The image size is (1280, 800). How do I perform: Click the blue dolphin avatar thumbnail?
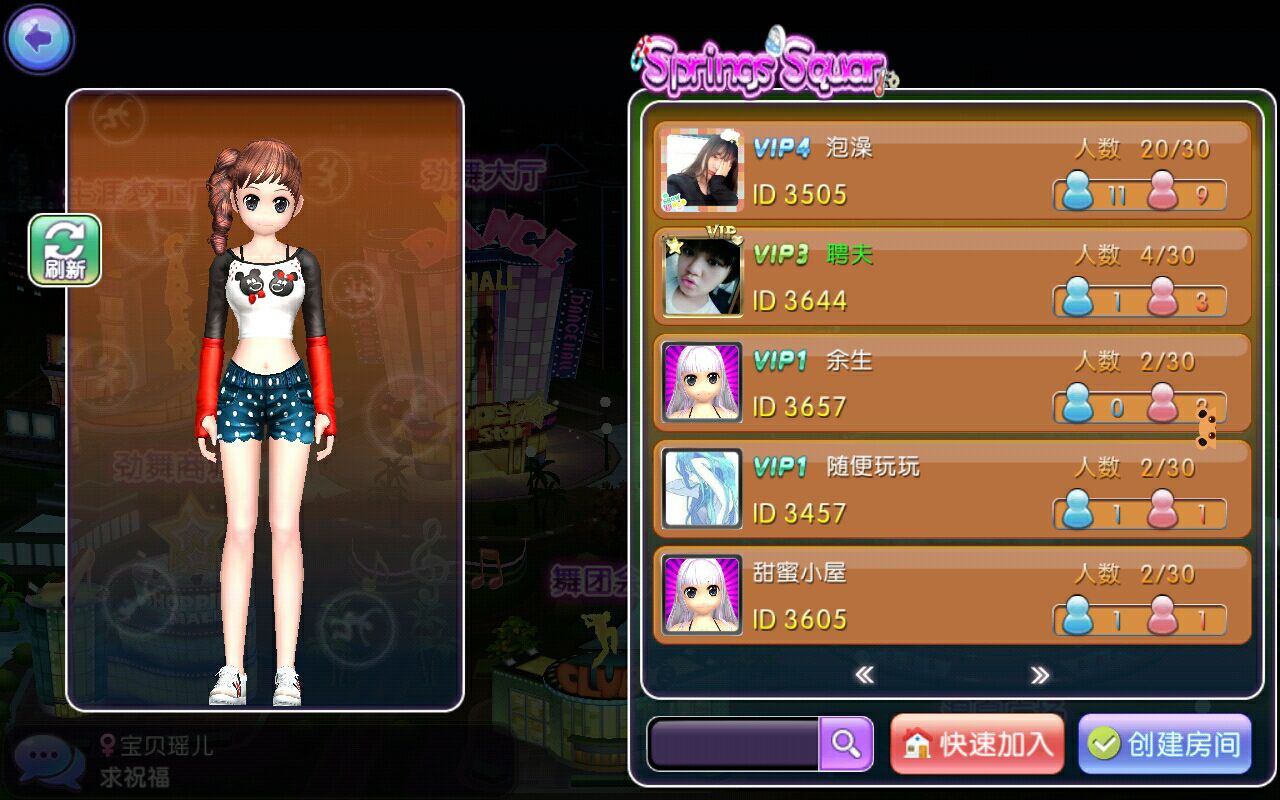click(x=703, y=489)
